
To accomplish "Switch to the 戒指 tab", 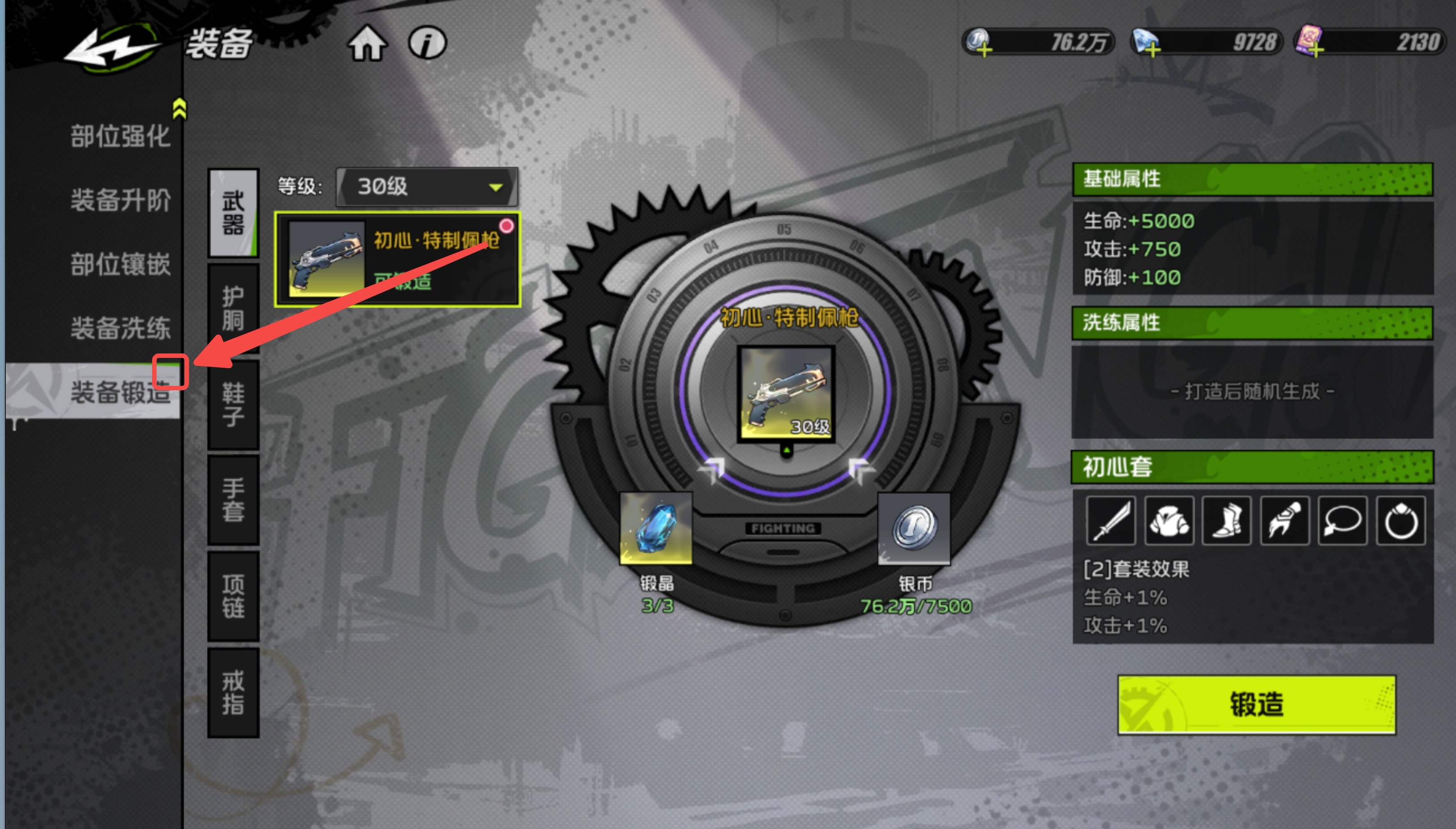I will coord(233,692).
